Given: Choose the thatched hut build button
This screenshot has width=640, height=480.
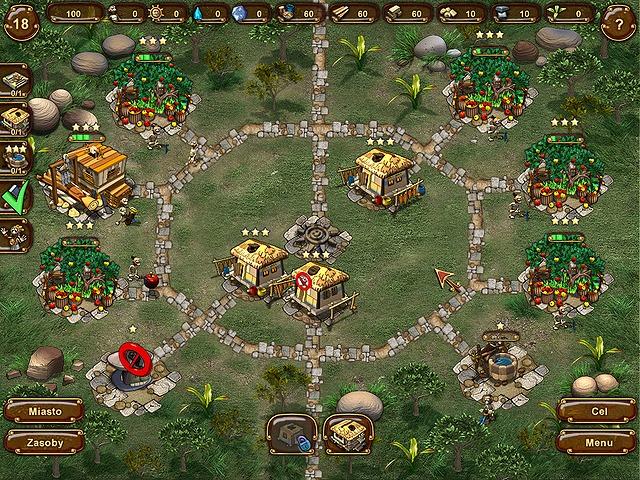Looking at the screenshot, I should 348,434.
